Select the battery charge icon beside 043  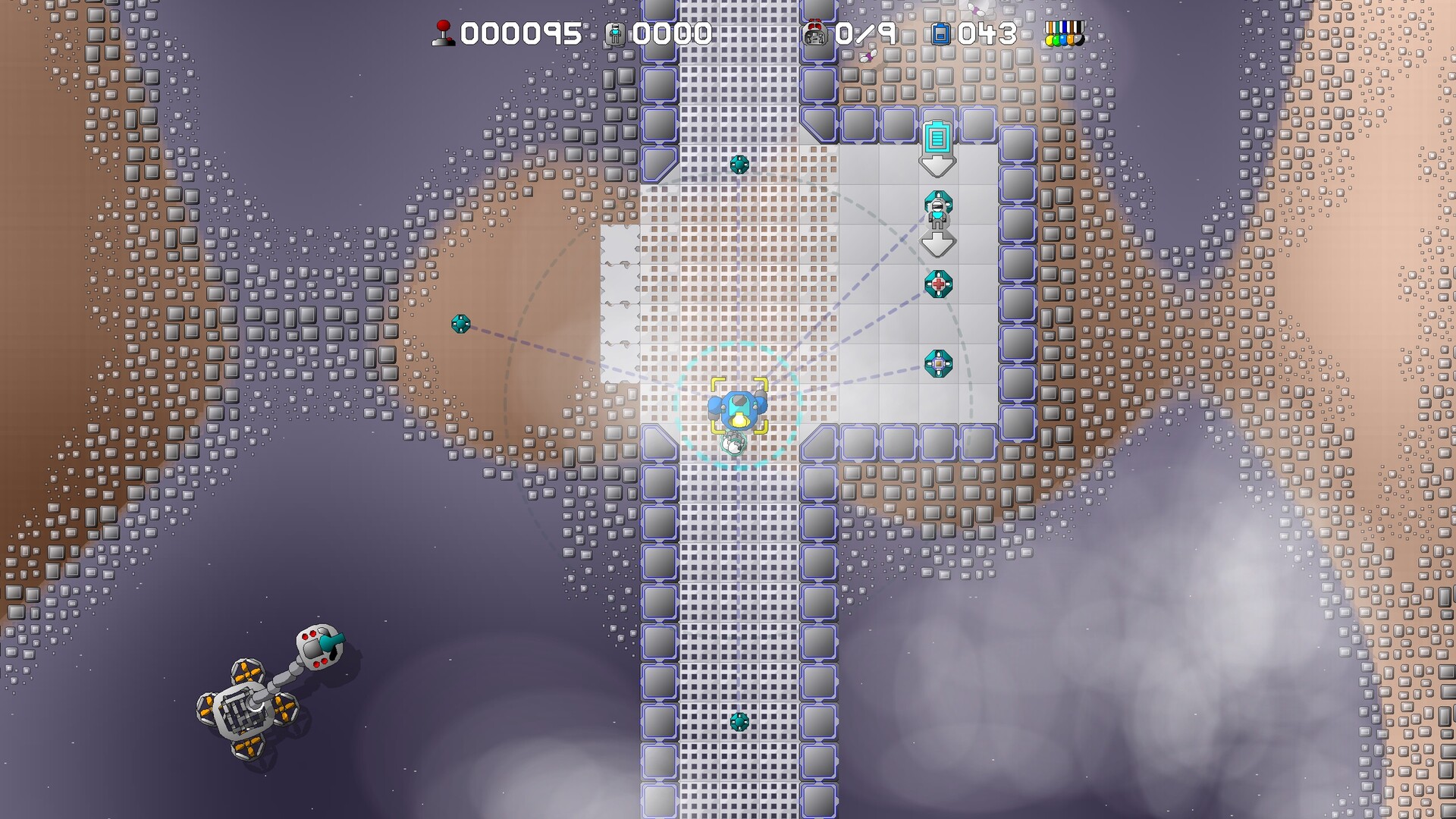point(943,33)
